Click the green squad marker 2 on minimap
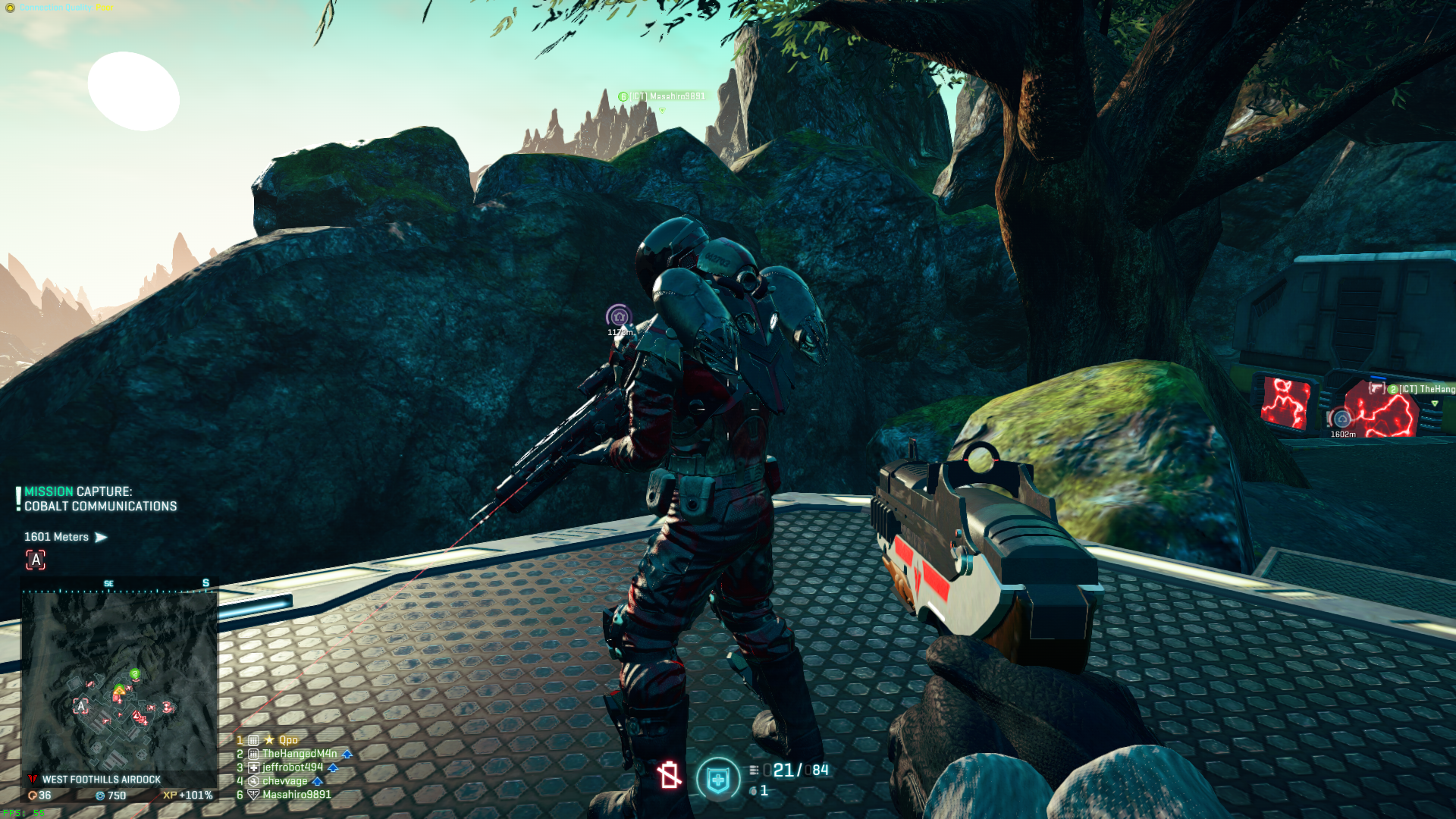The image size is (1456, 819). coord(135,673)
